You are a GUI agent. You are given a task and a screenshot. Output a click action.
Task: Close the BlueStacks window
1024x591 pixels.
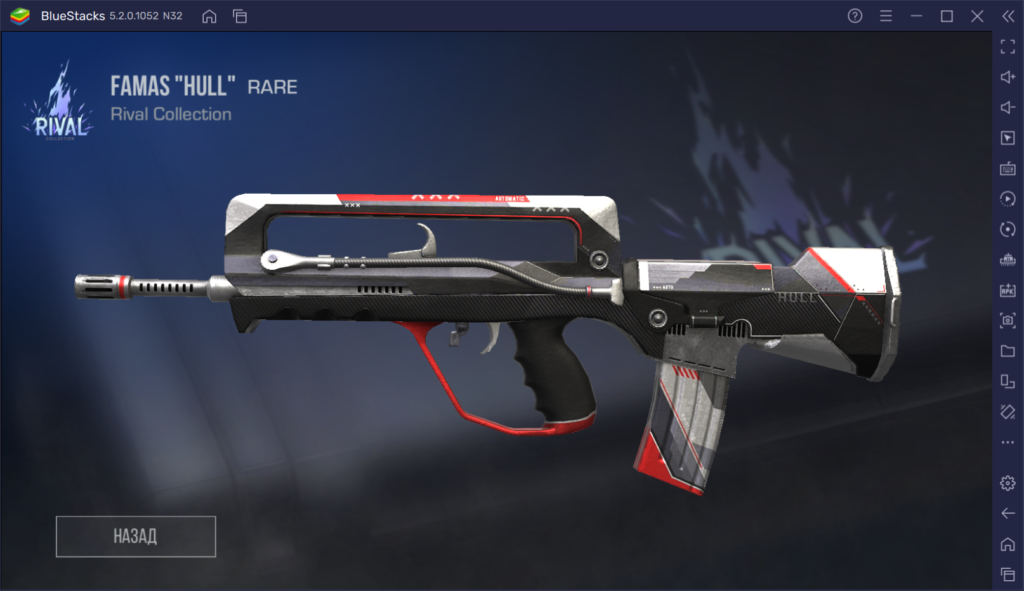coord(976,16)
